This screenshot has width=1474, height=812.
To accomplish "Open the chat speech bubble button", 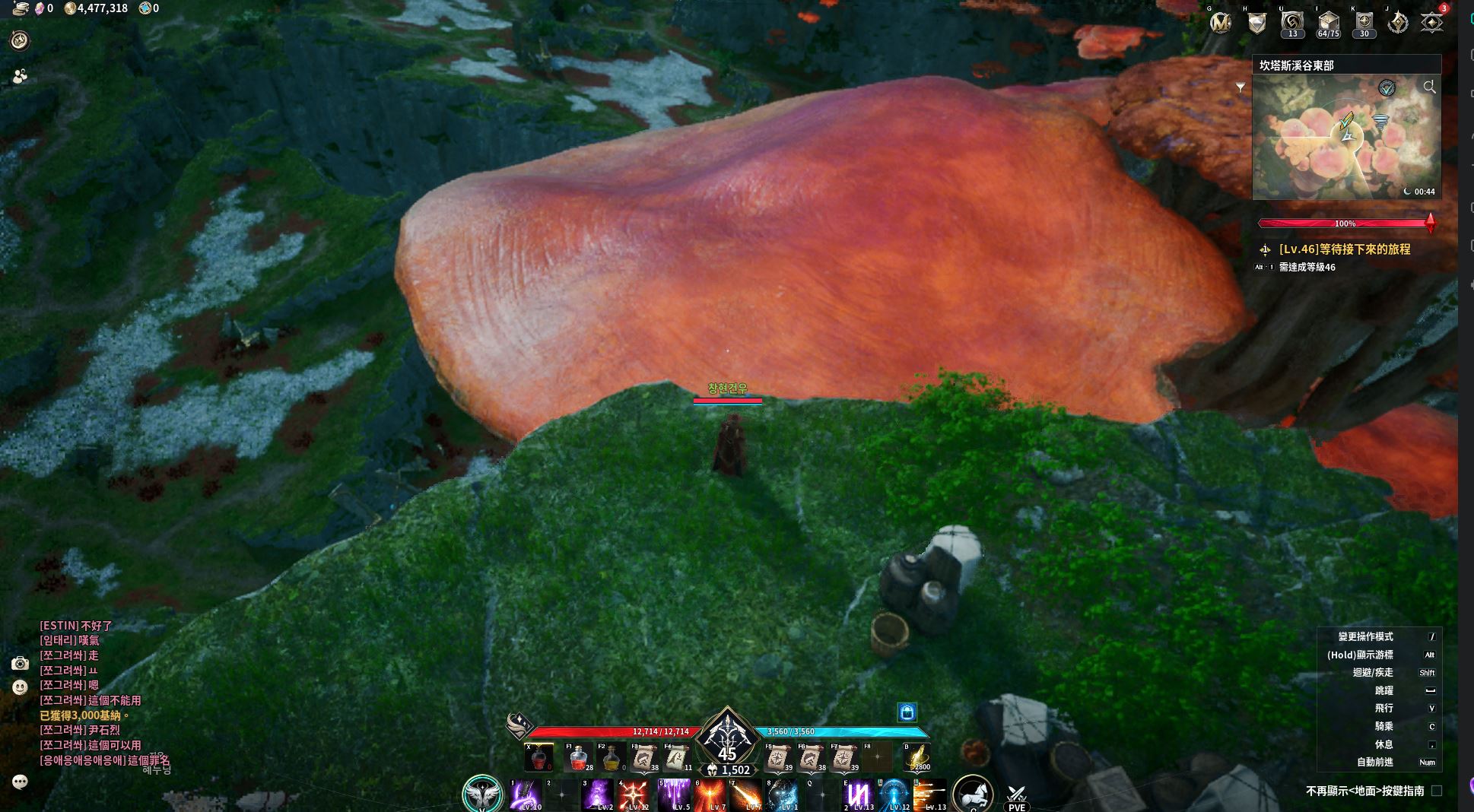I will (20, 782).
